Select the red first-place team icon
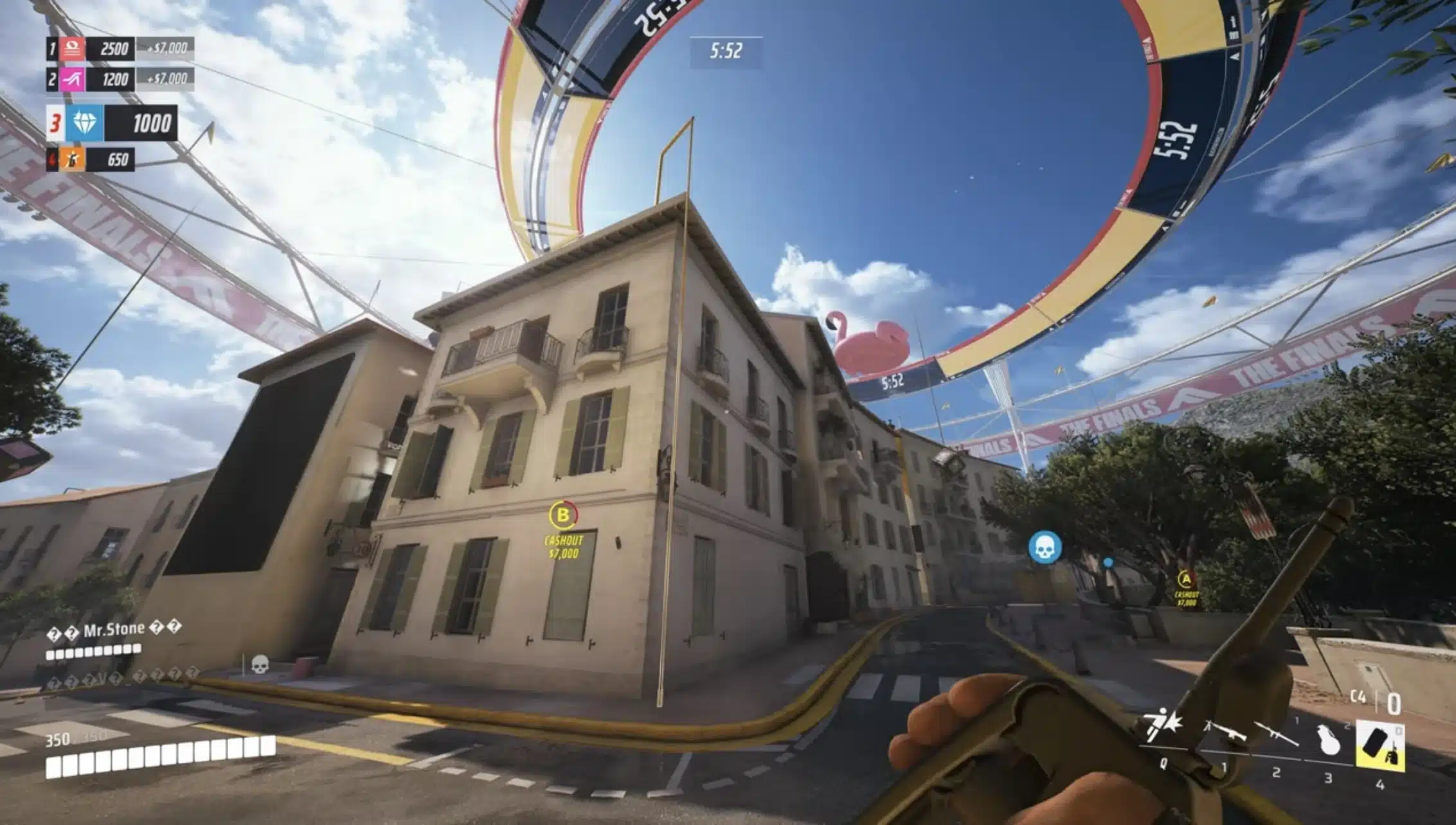This screenshot has width=1456, height=825. coord(72,49)
